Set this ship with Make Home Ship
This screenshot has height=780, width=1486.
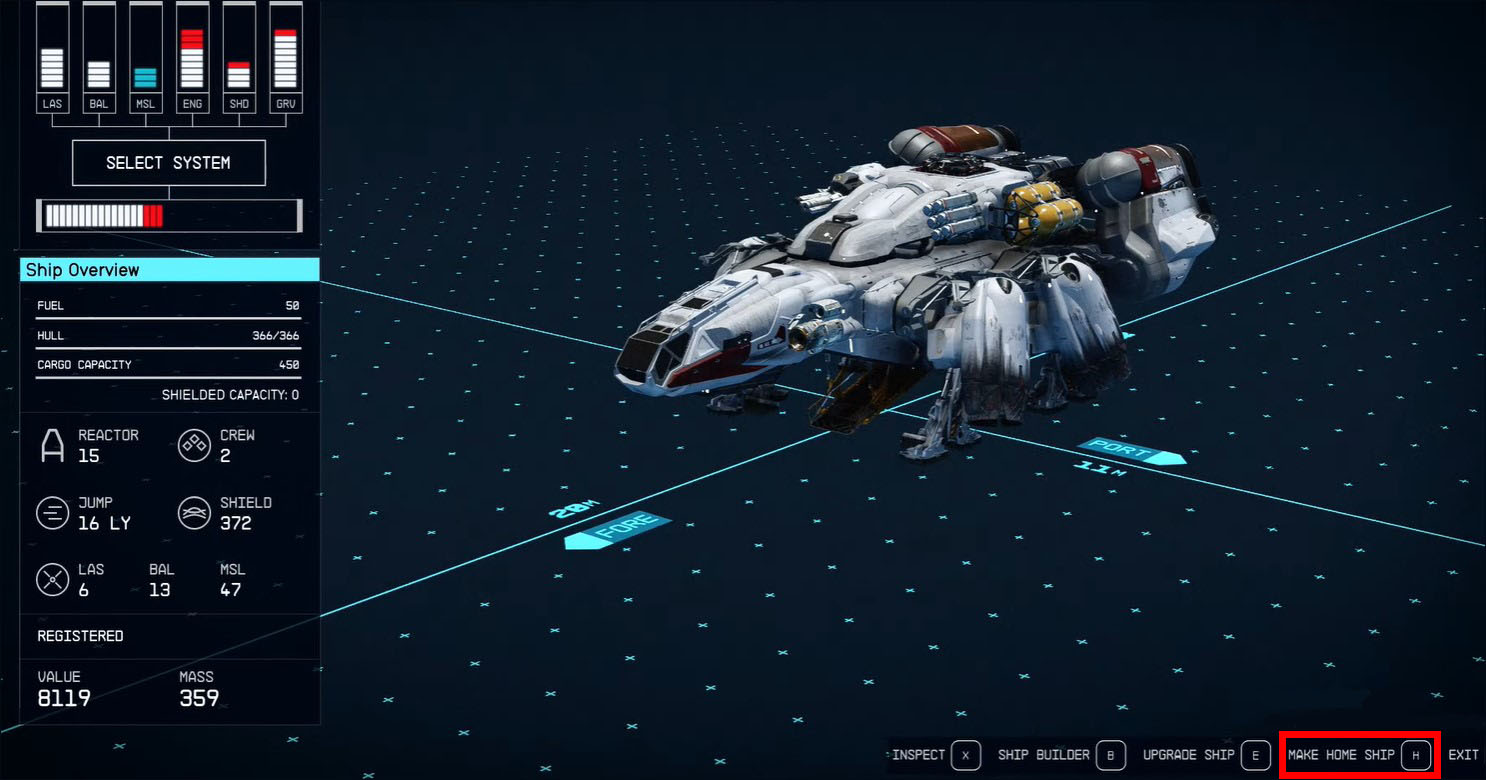(1358, 755)
